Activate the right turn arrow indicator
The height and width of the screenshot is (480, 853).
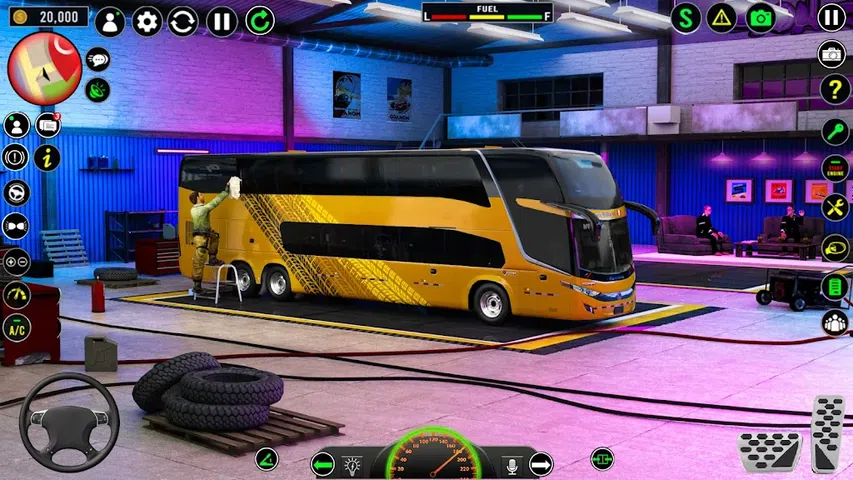point(541,464)
